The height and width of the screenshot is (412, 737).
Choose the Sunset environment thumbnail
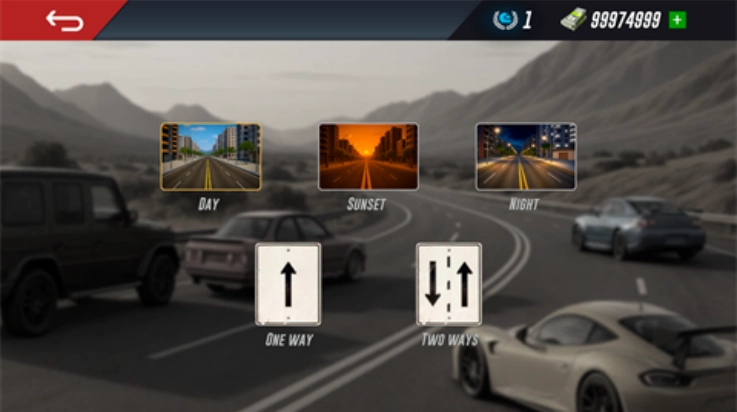pos(368,157)
